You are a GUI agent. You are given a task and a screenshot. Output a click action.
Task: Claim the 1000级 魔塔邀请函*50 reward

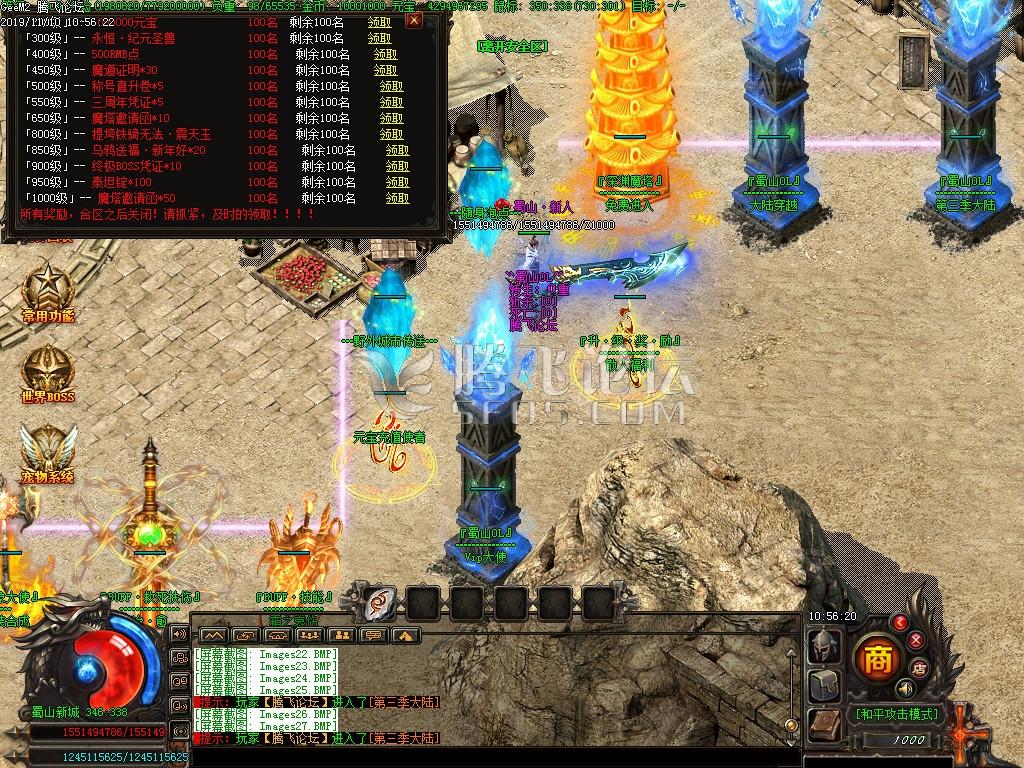[397, 198]
